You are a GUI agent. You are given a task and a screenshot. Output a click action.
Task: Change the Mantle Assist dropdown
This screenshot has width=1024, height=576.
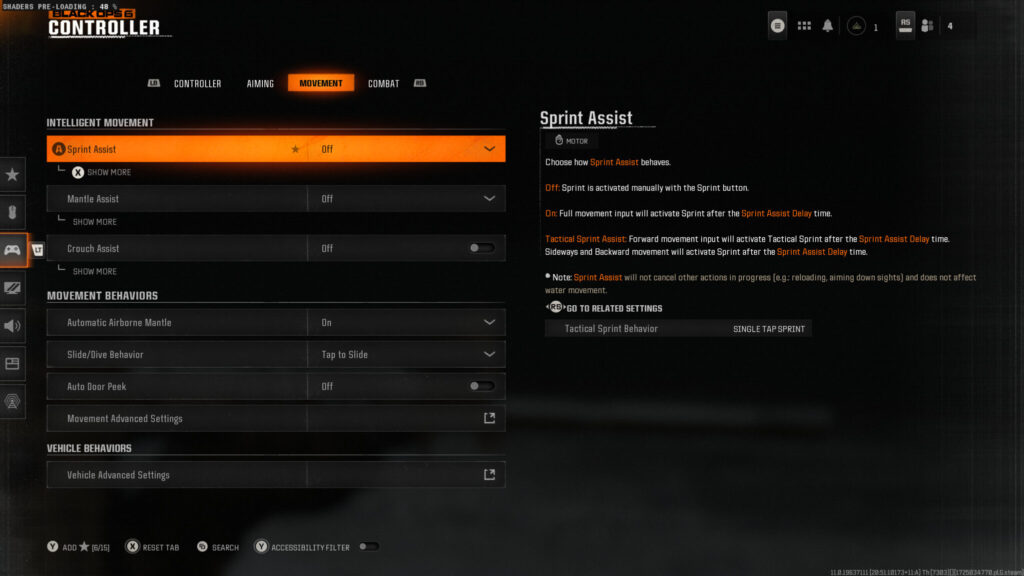[405, 199]
